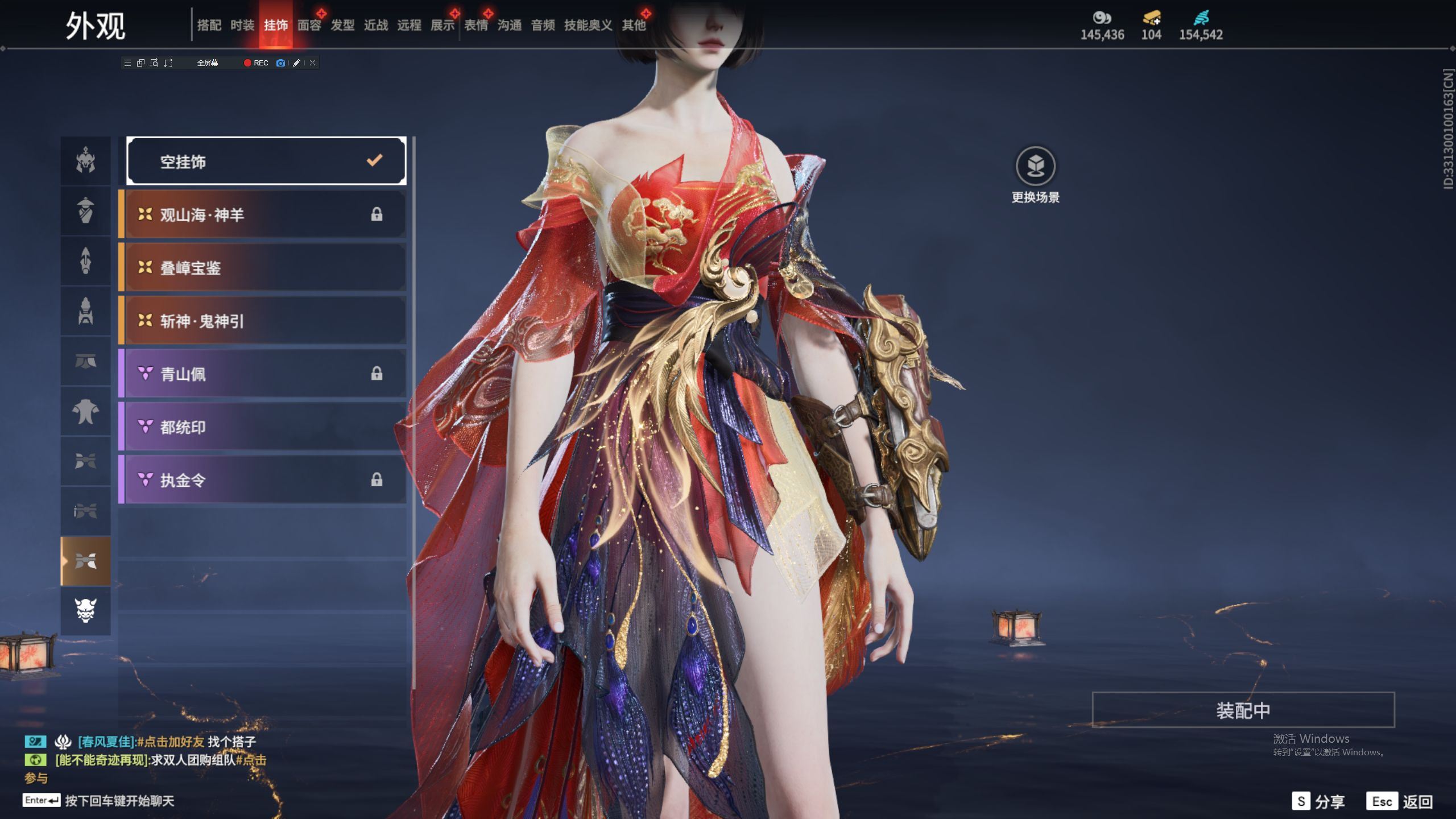Choose the 青山佩 accessory

pyautogui.click(x=263, y=374)
